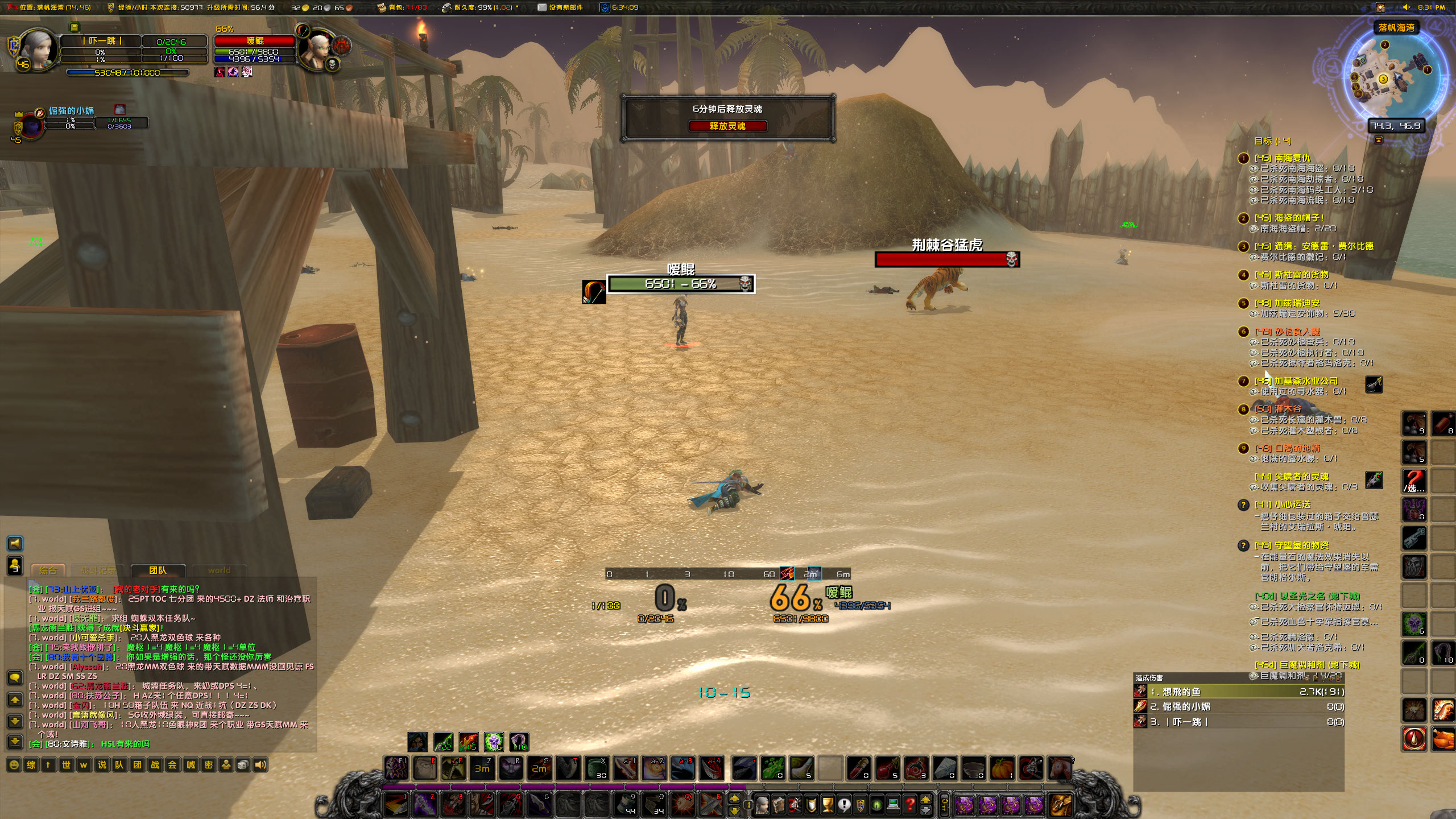
Task: Toggle the megaphone icon on the left screen edge
Action: pyautogui.click(x=15, y=544)
